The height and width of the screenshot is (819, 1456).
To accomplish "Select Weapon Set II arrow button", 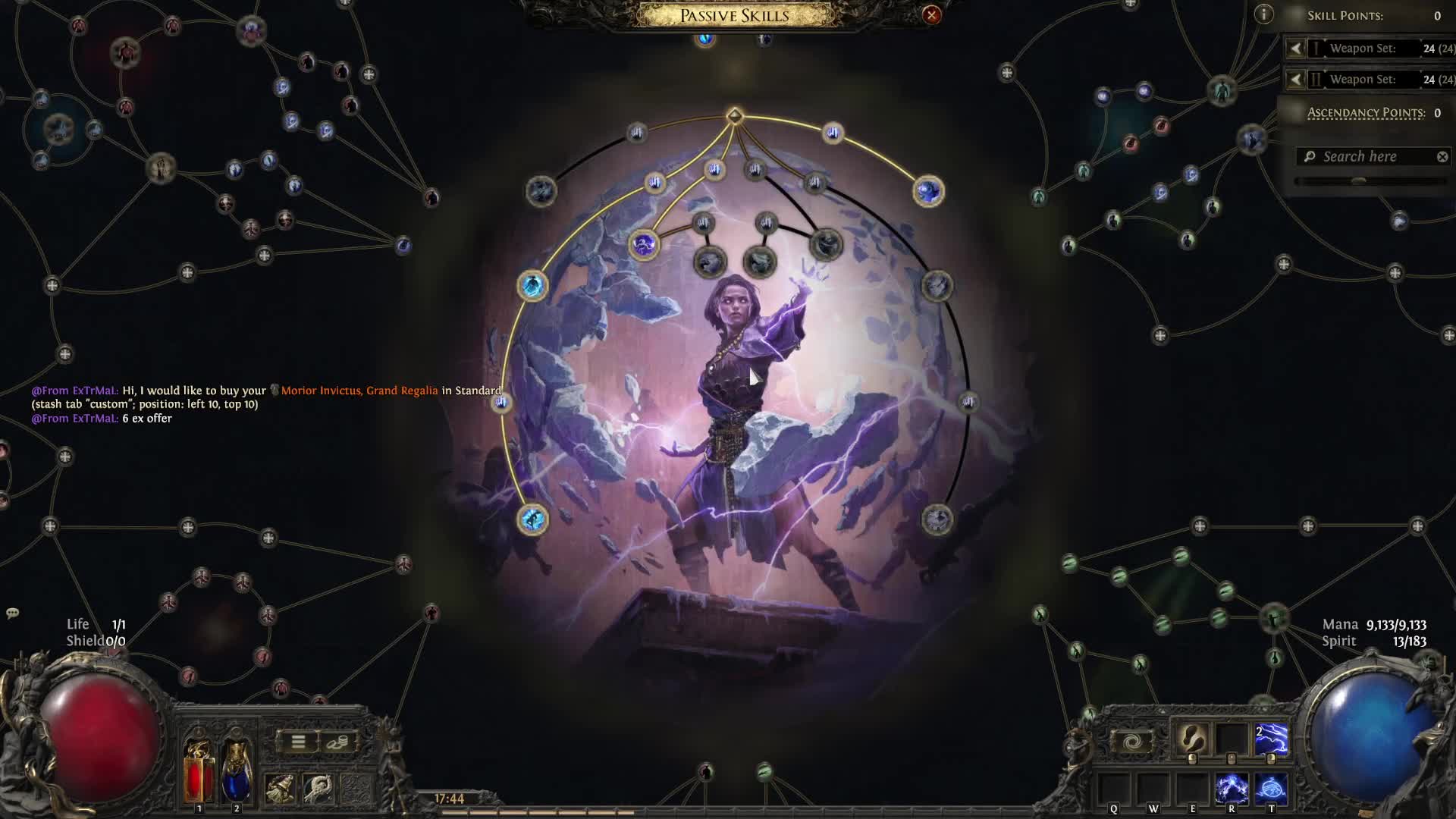I will 1296,80.
